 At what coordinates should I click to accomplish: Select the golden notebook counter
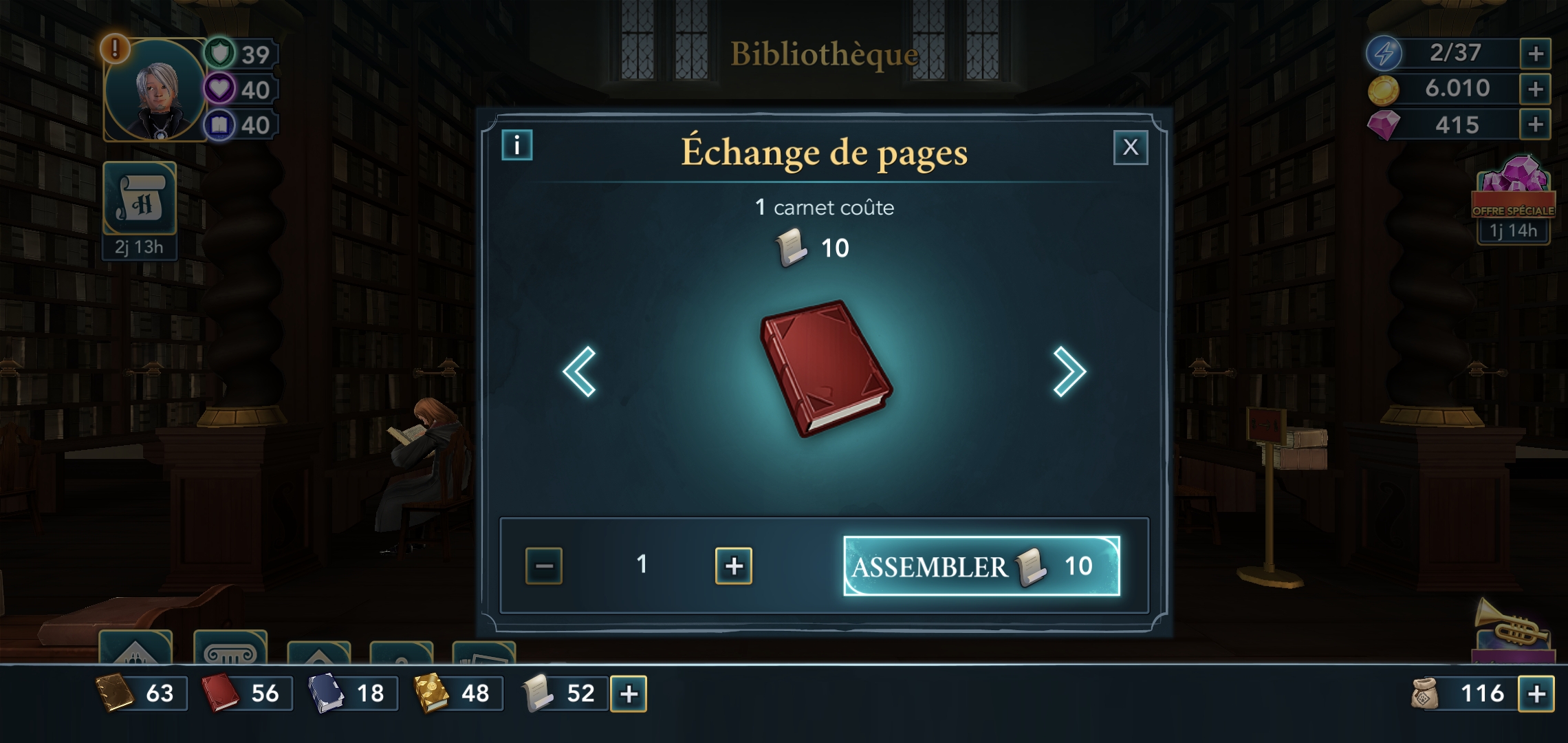pyautogui.click(x=456, y=693)
